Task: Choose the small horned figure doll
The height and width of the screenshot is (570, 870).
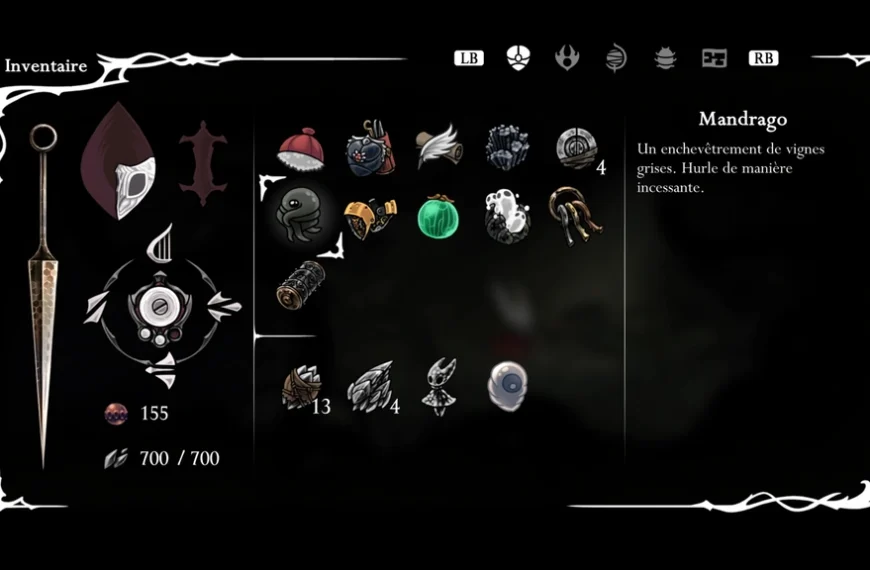Action: (438, 387)
